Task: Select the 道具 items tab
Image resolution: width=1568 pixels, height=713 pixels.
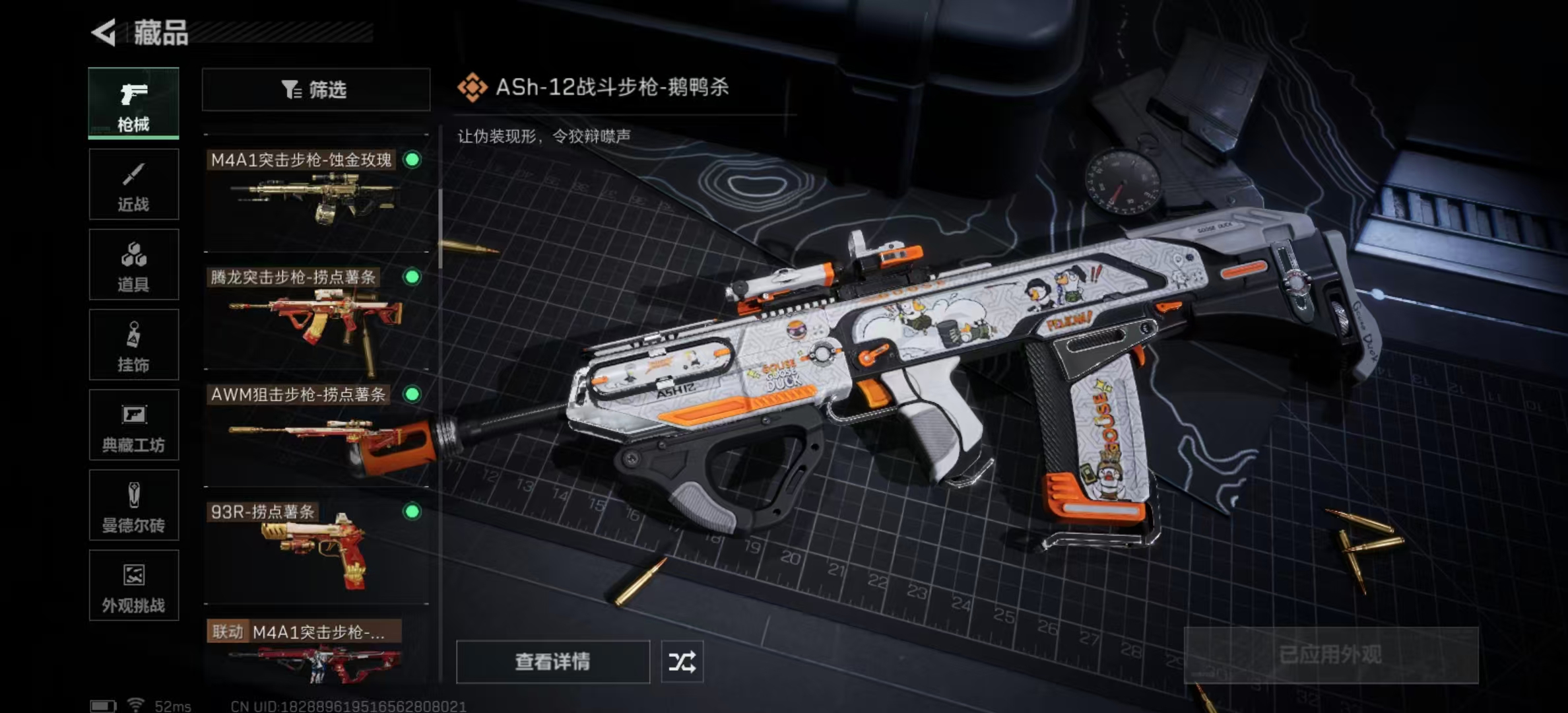Action: pos(133,265)
